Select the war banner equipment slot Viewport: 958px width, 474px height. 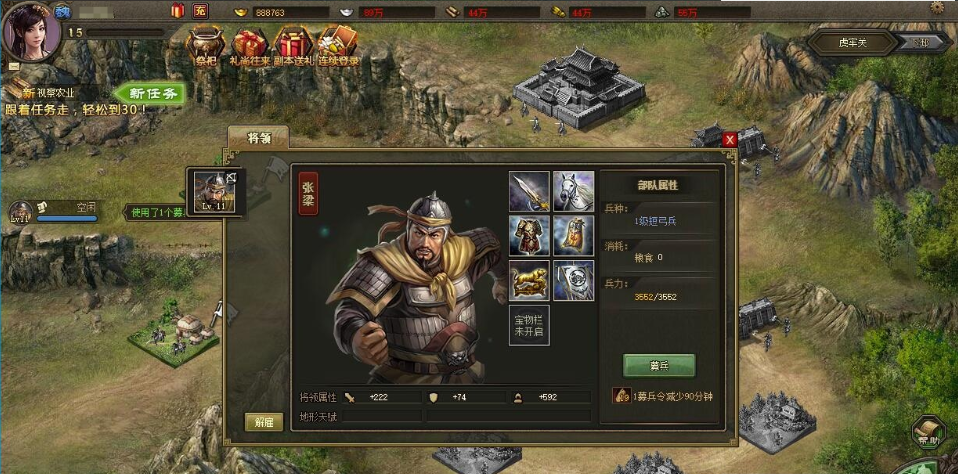[x=573, y=280]
